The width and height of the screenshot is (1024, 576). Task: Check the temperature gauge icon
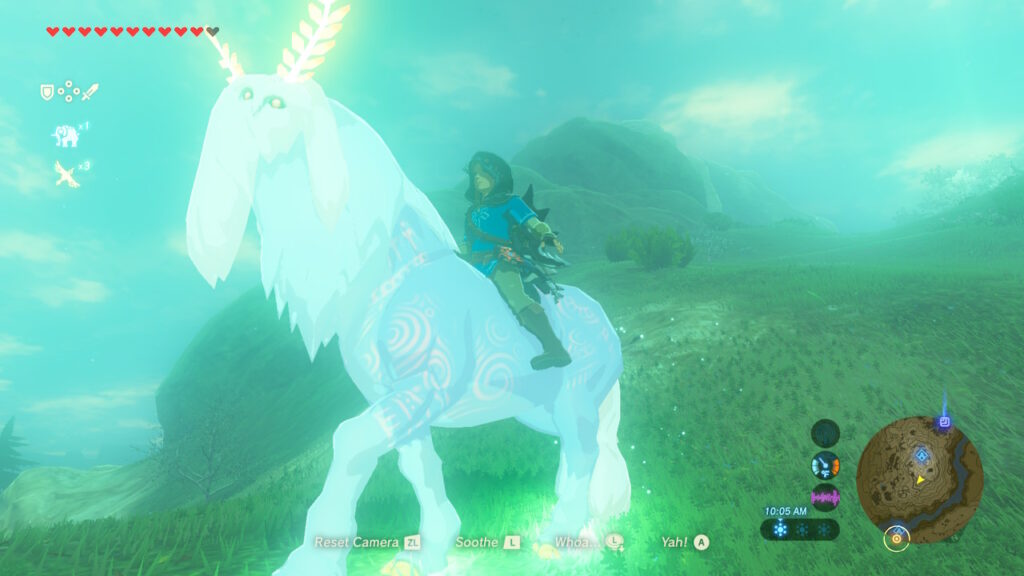tap(825, 465)
